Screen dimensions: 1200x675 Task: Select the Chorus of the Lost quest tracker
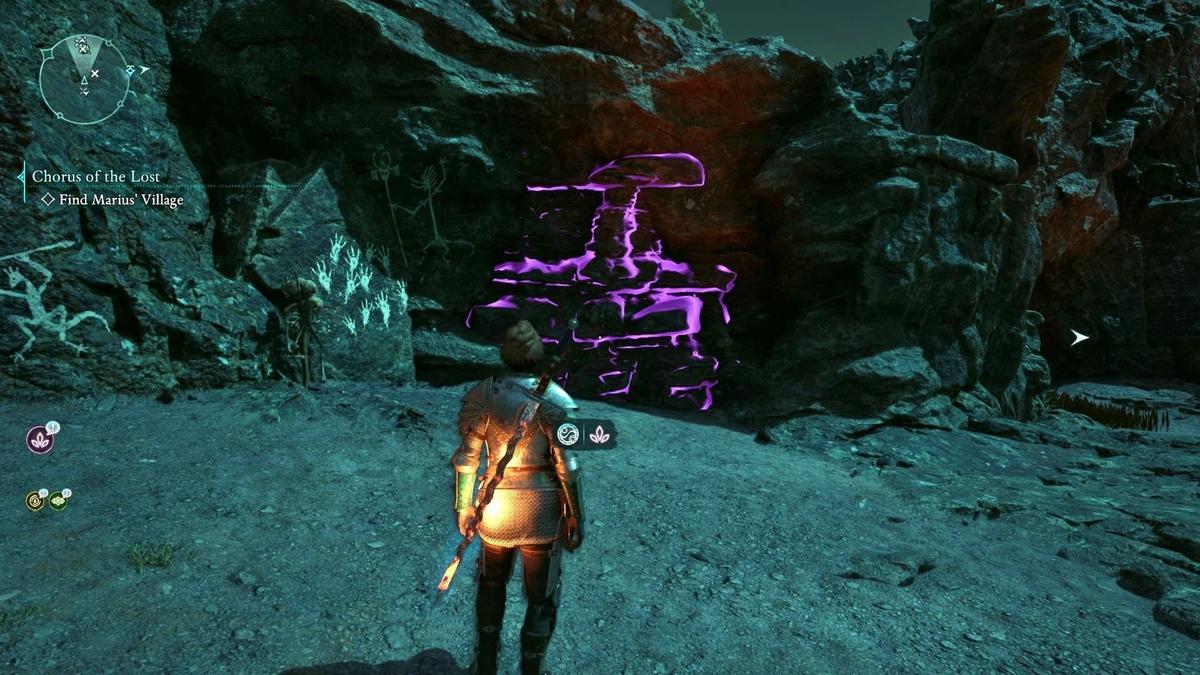coord(96,176)
